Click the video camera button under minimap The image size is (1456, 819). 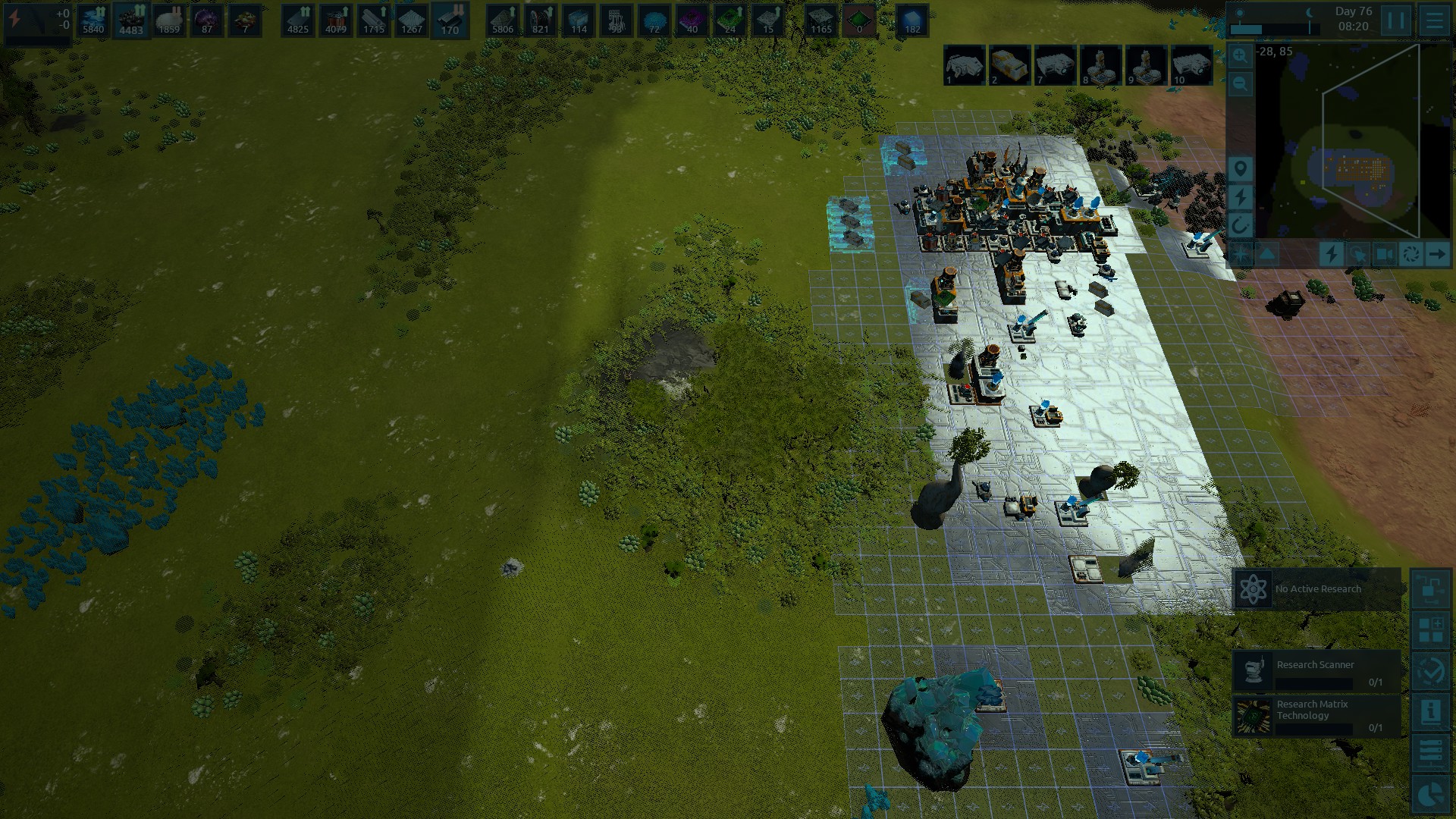coord(1385,254)
